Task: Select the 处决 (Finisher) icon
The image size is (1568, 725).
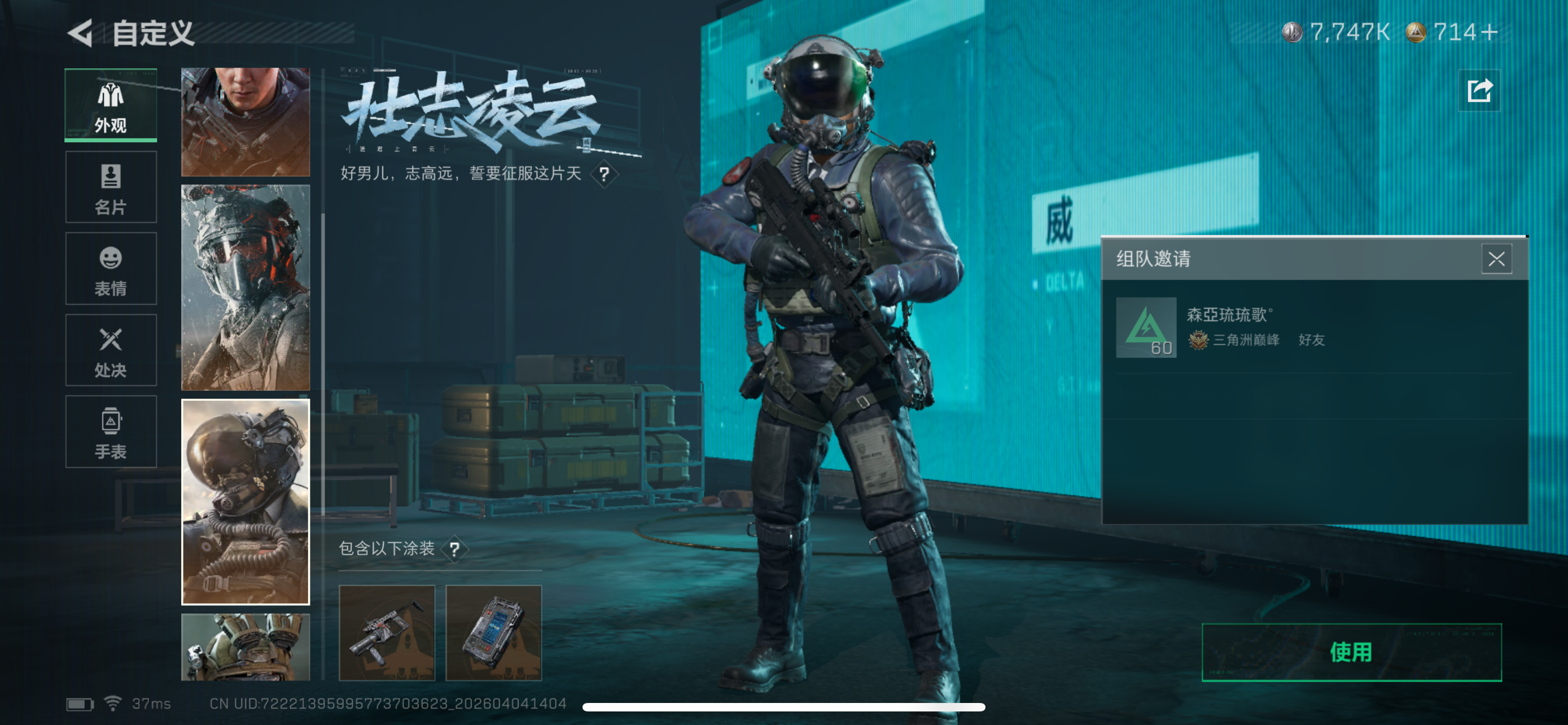Action: pos(110,350)
